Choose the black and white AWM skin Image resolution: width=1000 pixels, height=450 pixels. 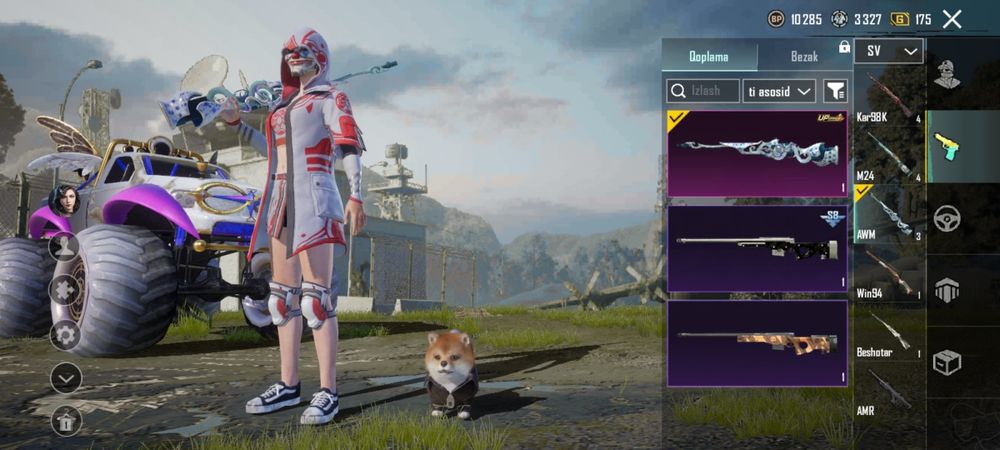click(x=757, y=248)
